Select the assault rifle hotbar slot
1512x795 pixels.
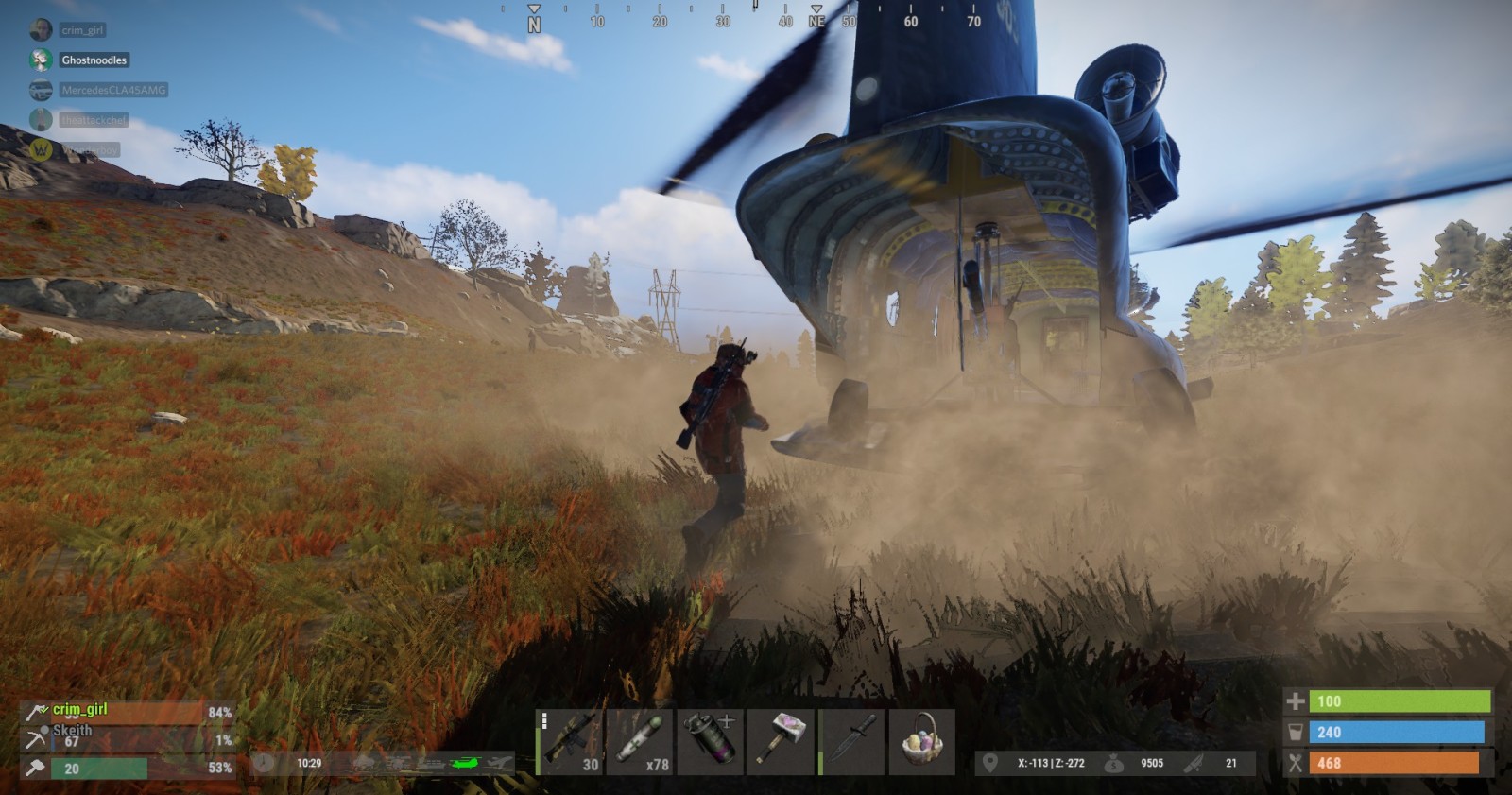pos(571,742)
